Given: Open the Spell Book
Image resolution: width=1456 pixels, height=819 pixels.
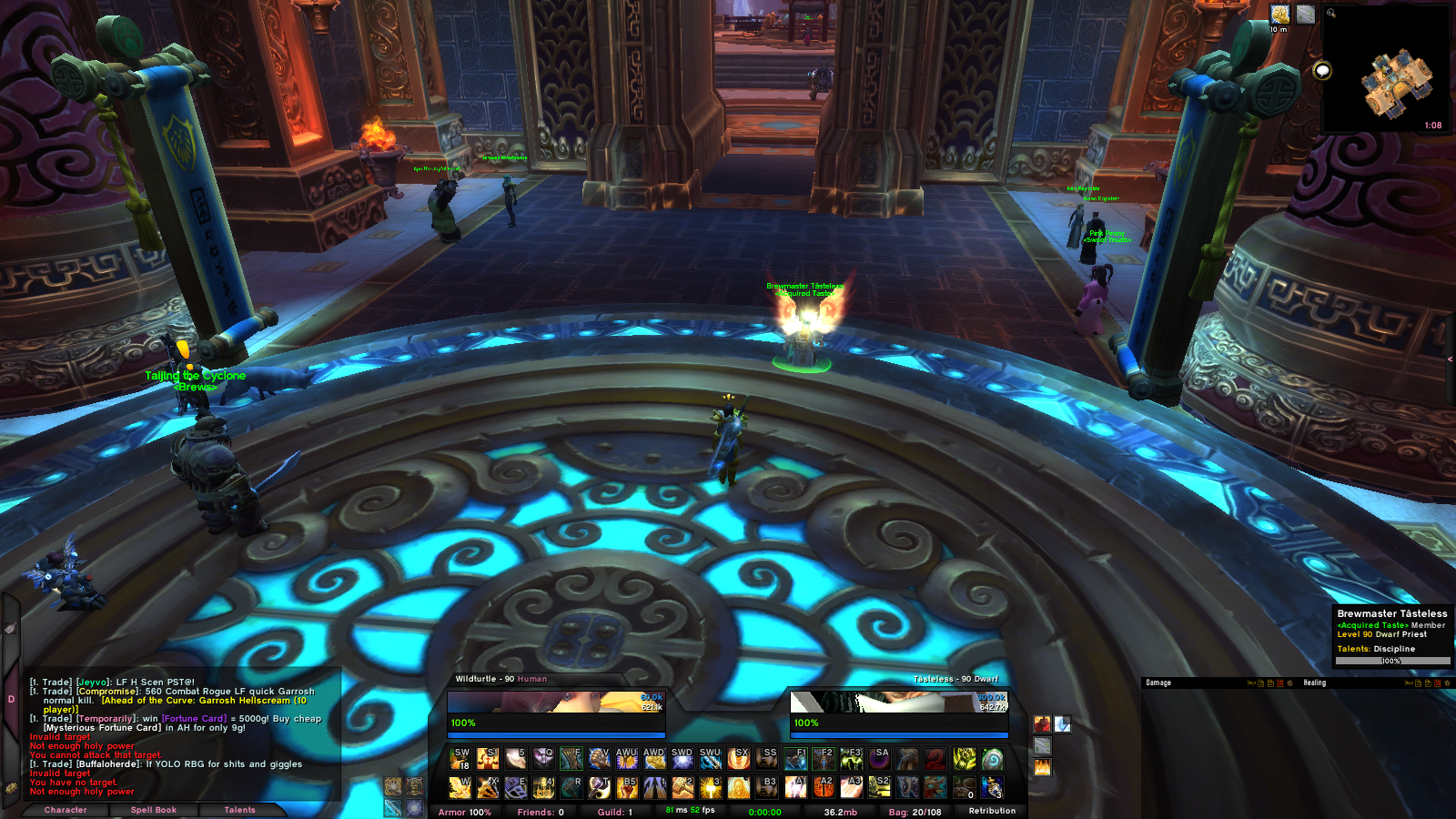Looking at the screenshot, I should tap(153, 810).
